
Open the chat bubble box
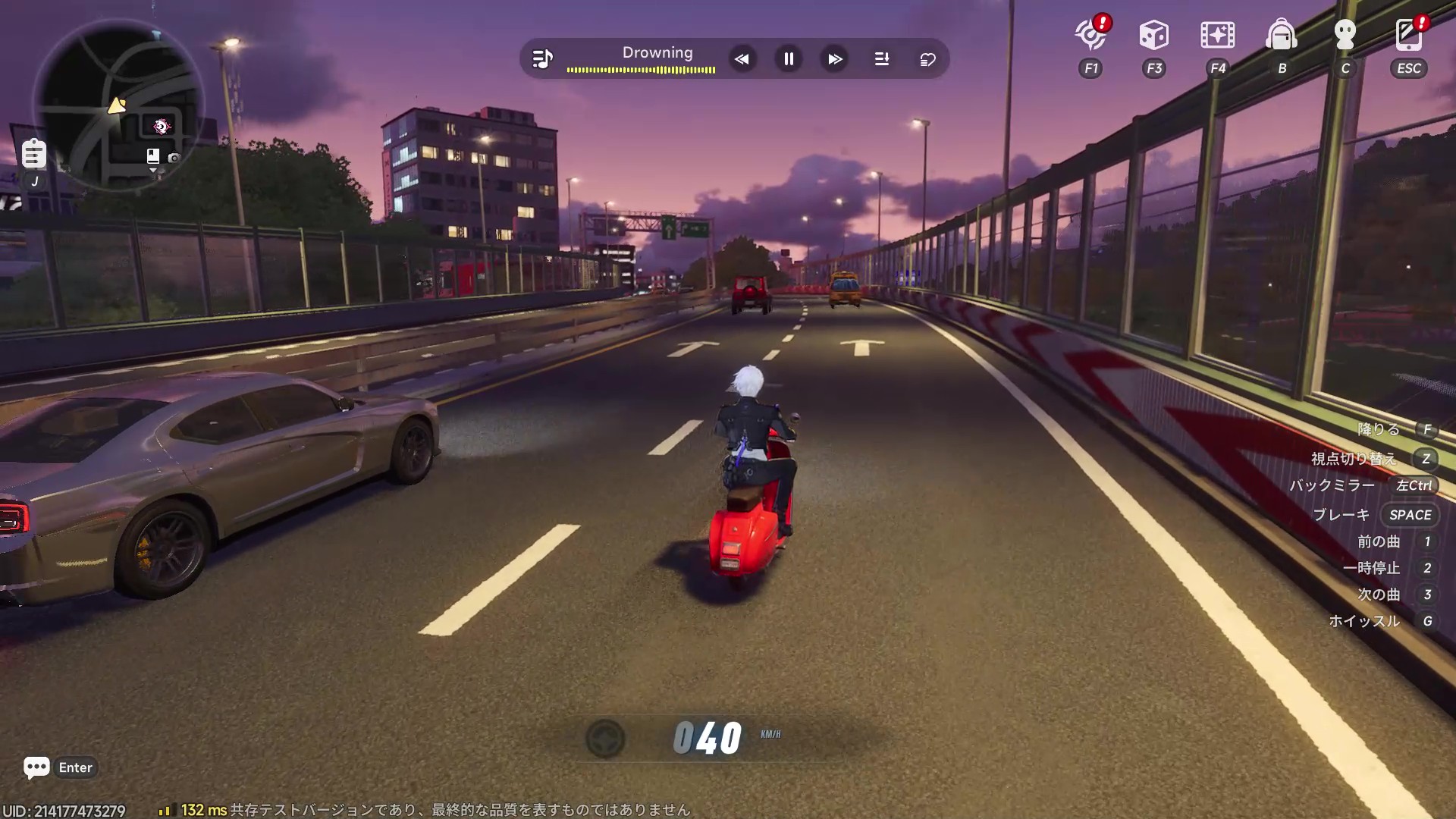36,767
